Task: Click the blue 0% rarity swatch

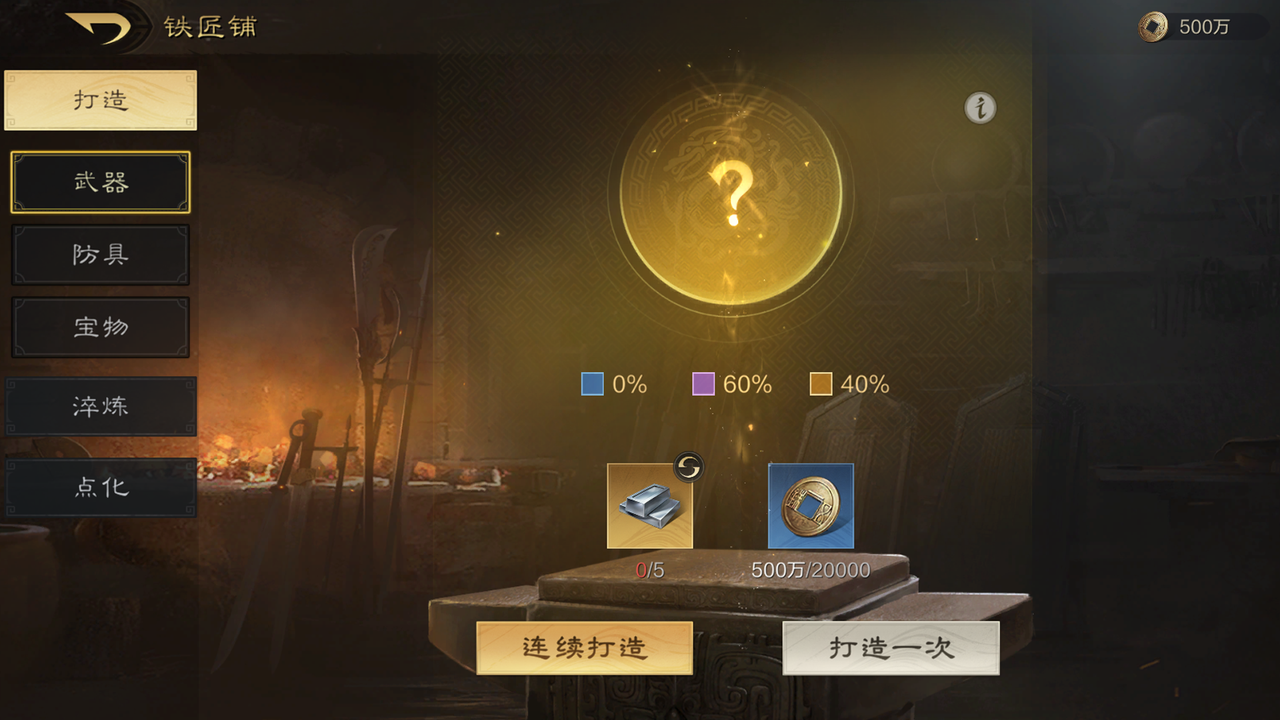Action: click(x=592, y=383)
